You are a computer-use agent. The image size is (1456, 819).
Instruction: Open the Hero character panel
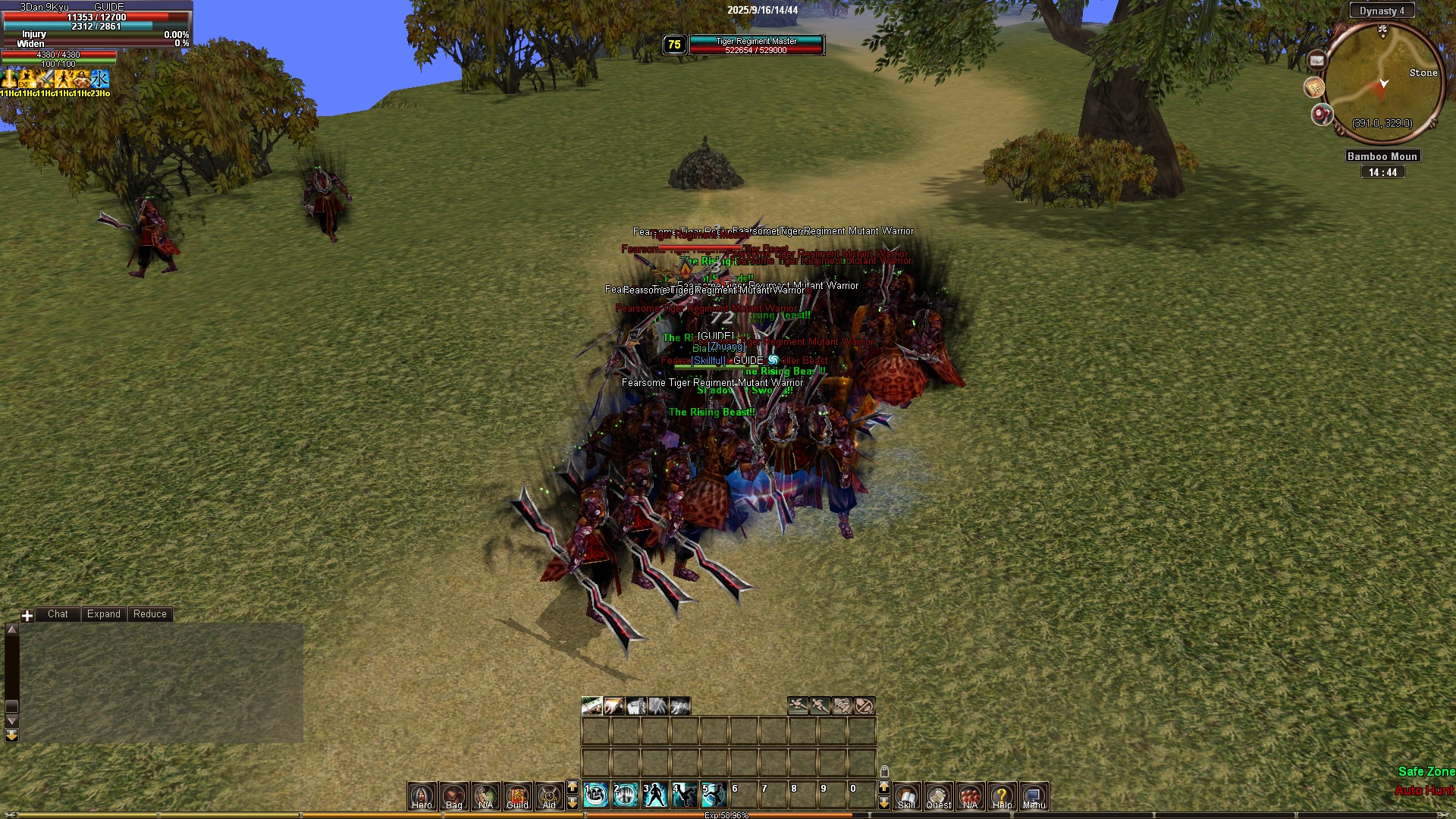point(422,795)
